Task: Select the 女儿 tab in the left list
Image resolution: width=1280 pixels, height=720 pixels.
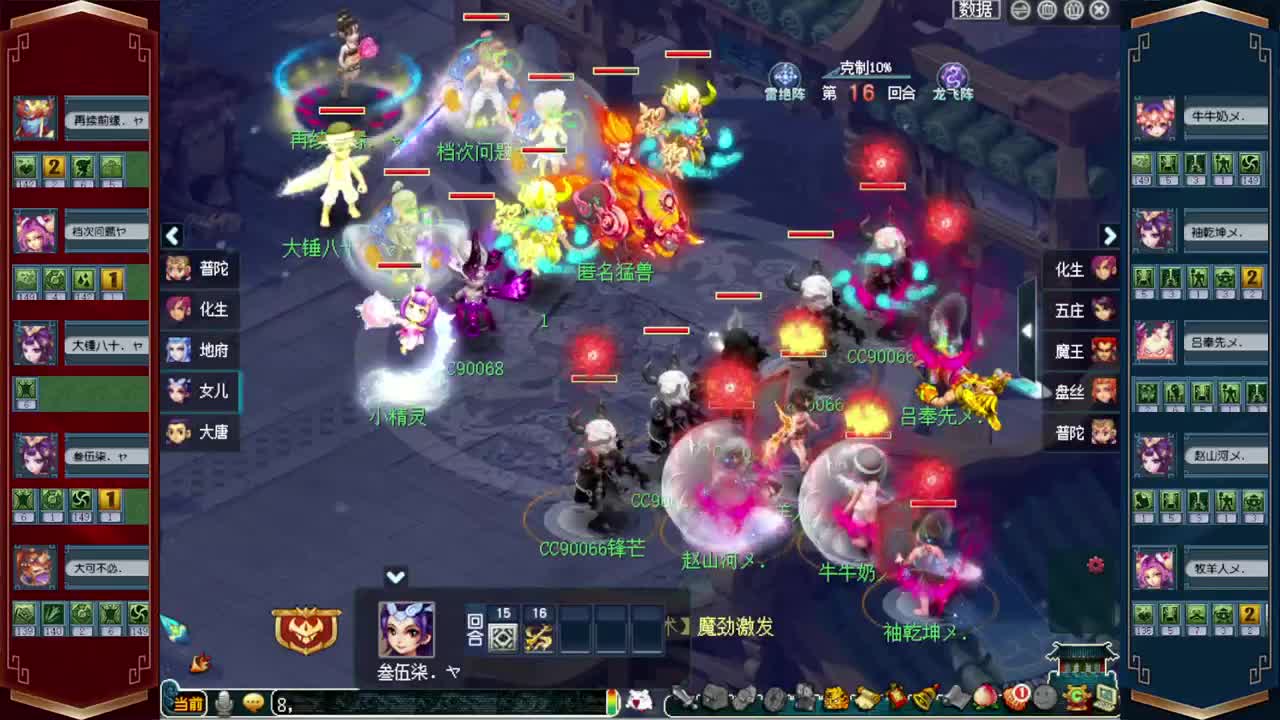Action: point(200,393)
